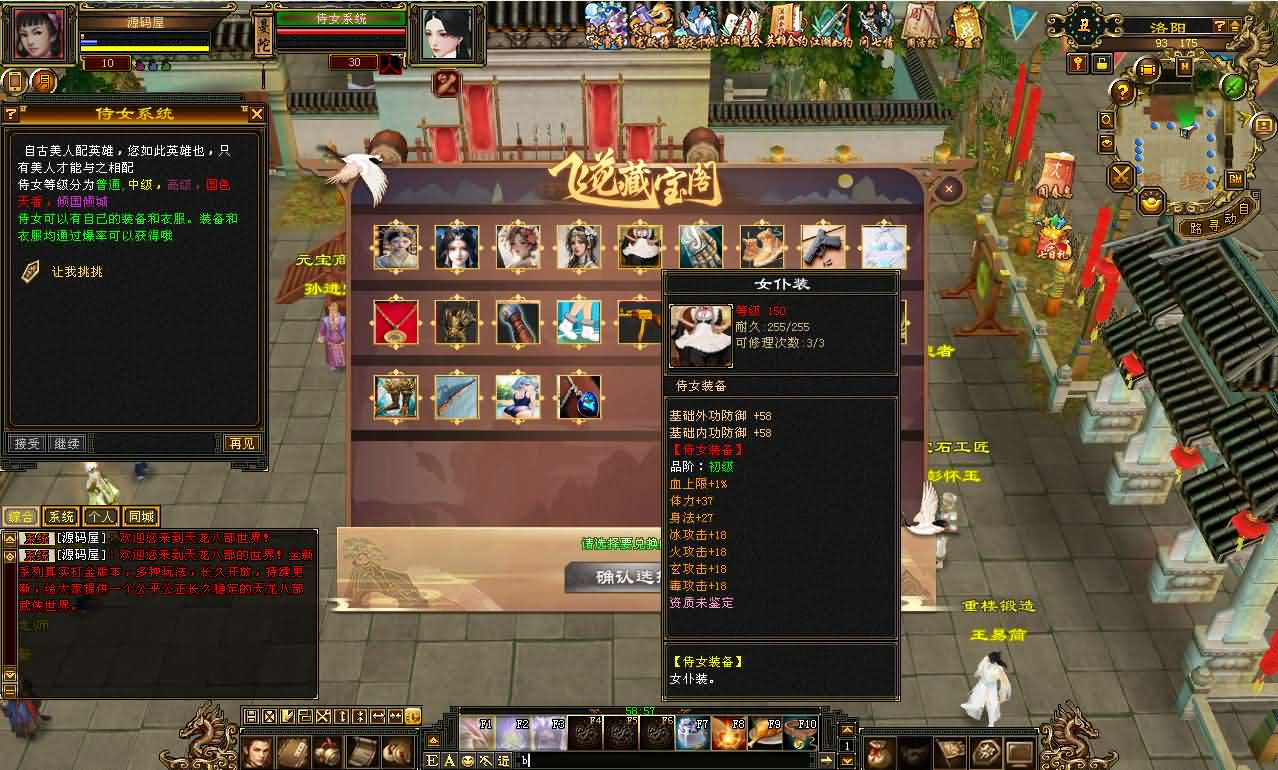Switch to the 系统 chat tab
This screenshot has width=1278, height=770.
61,517
